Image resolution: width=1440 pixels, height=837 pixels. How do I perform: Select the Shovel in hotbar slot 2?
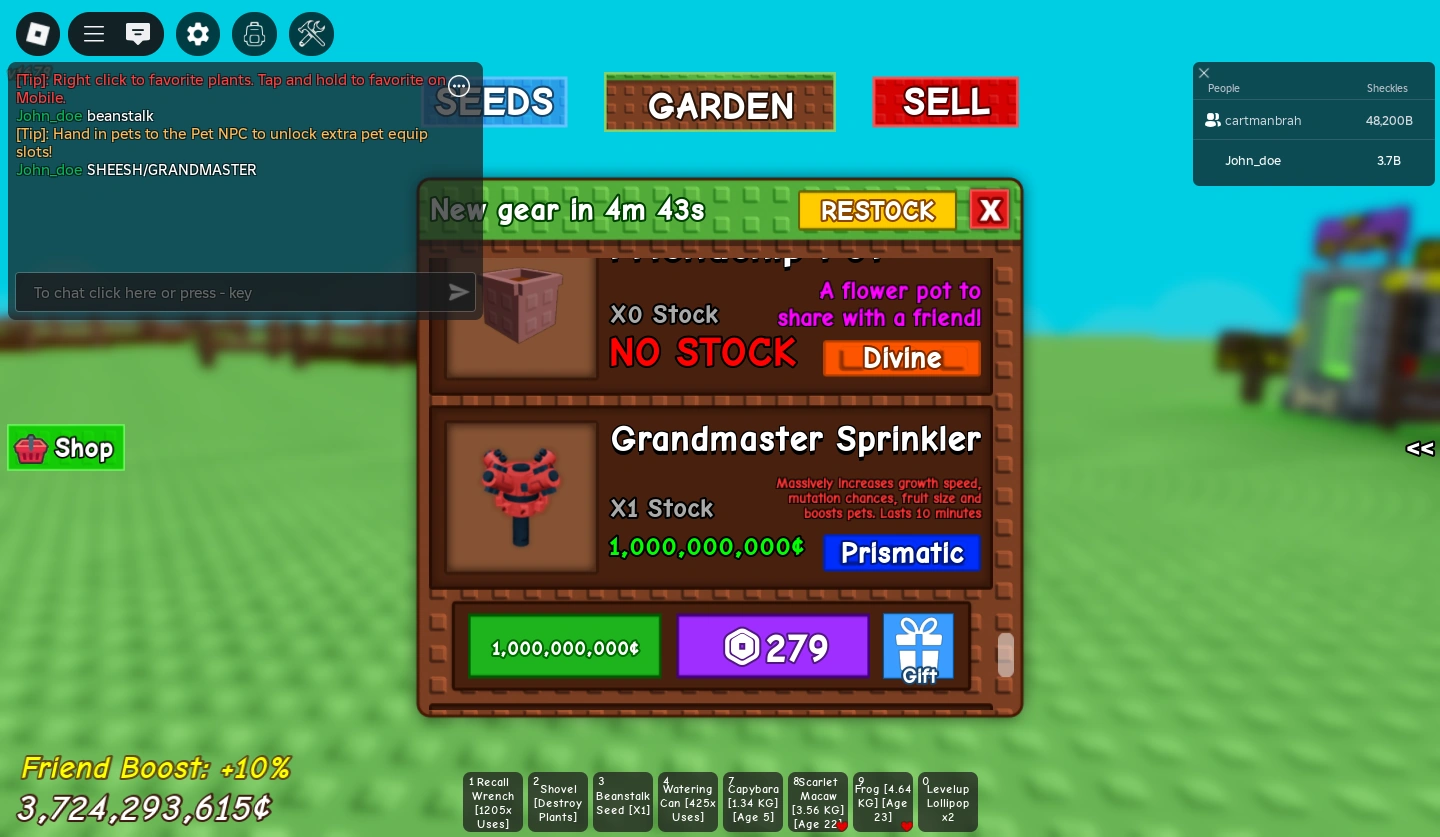click(x=557, y=801)
